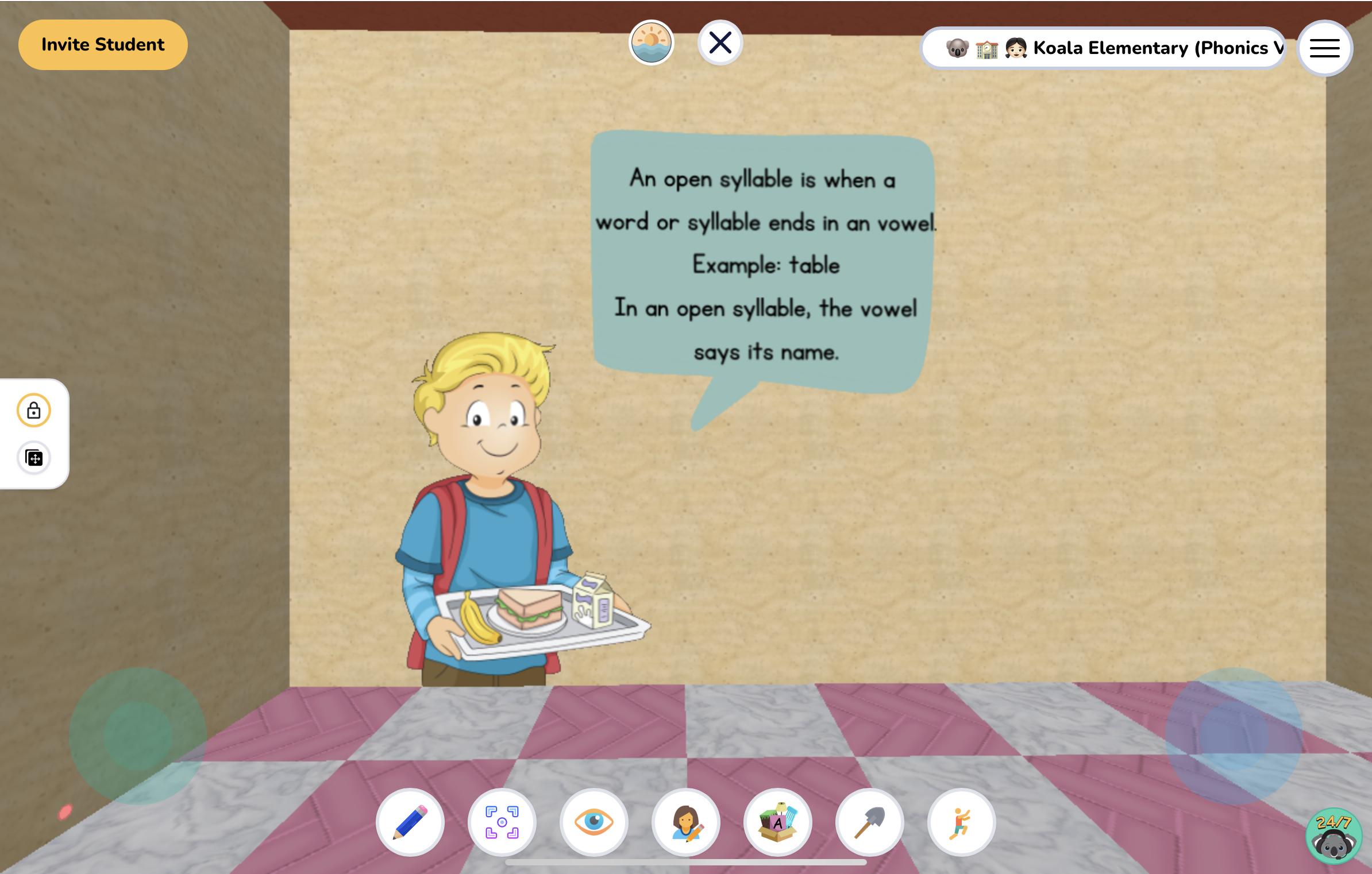Open the focus/center view tool
1372x874 pixels.
coord(502,822)
